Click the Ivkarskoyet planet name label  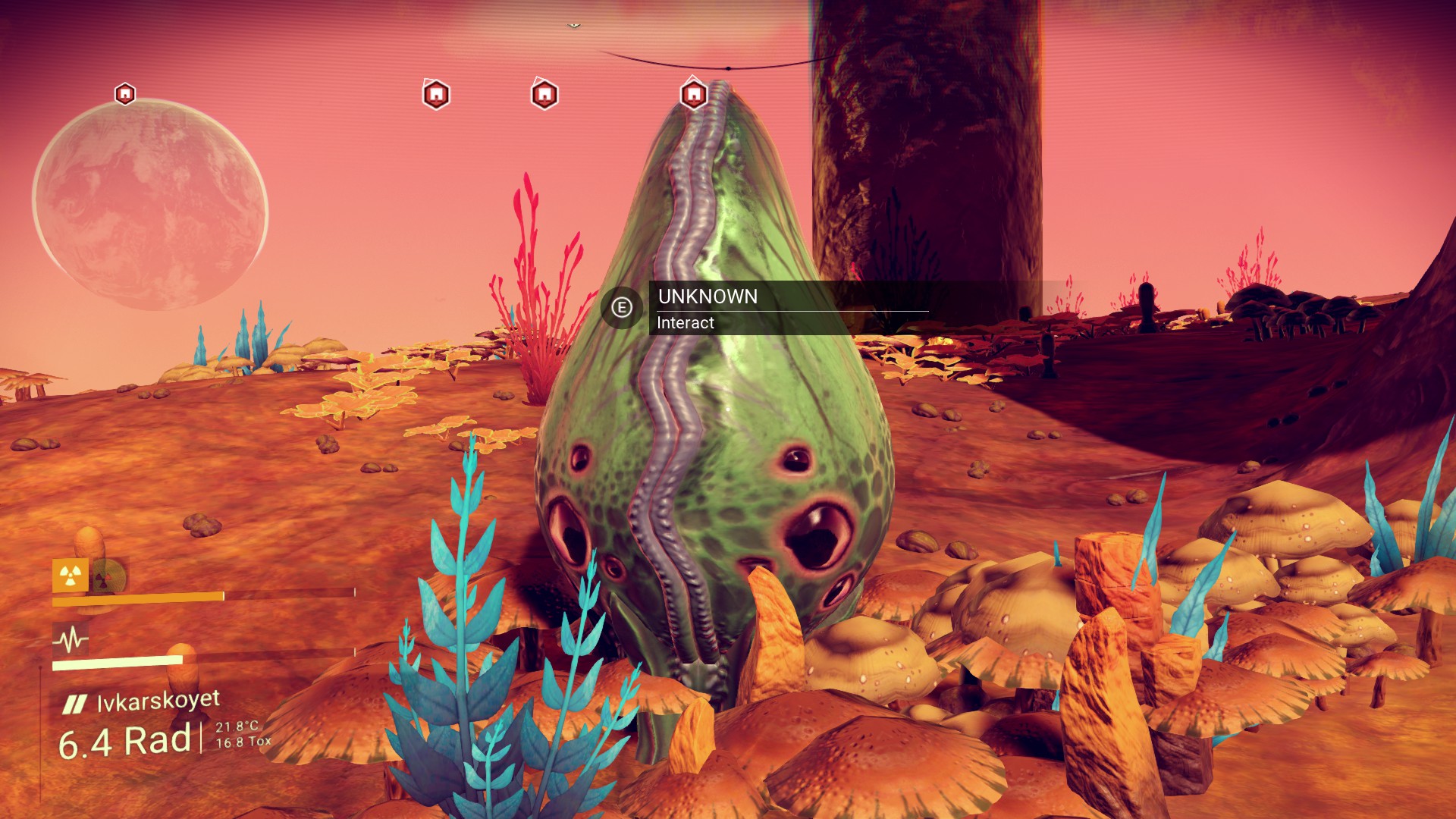tap(158, 701)
